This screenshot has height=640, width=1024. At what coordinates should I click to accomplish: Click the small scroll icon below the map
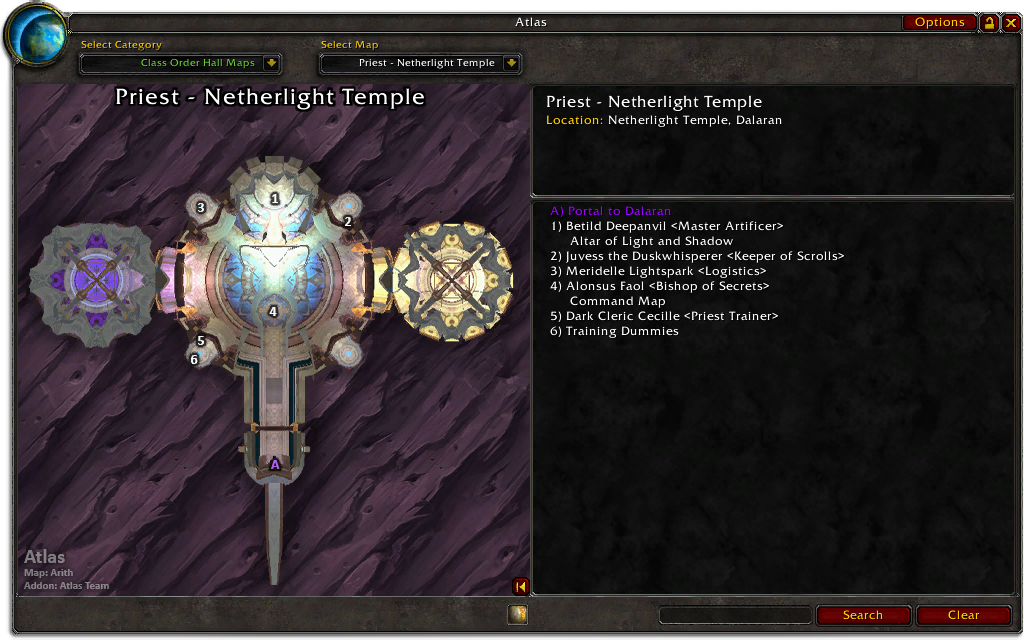tap(517, 615)
